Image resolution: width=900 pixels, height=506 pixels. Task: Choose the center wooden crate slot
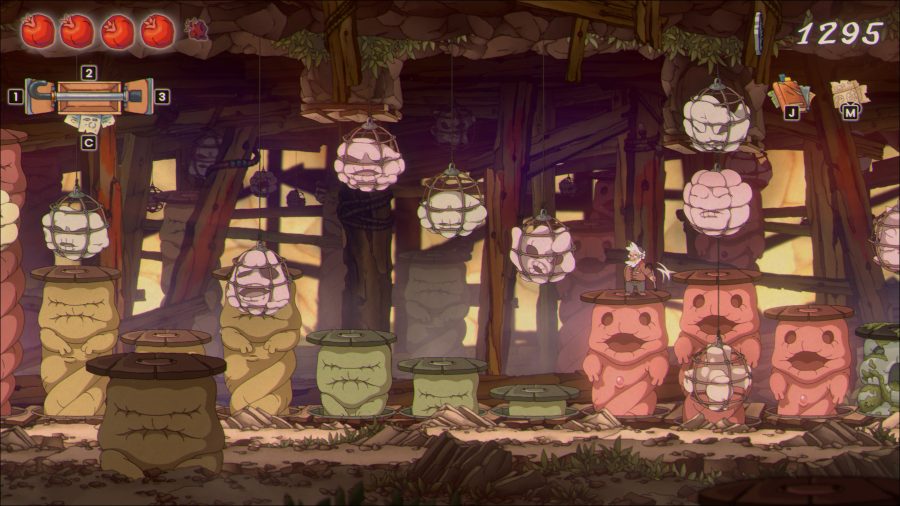pyautogui.click(x=88, y=97)
